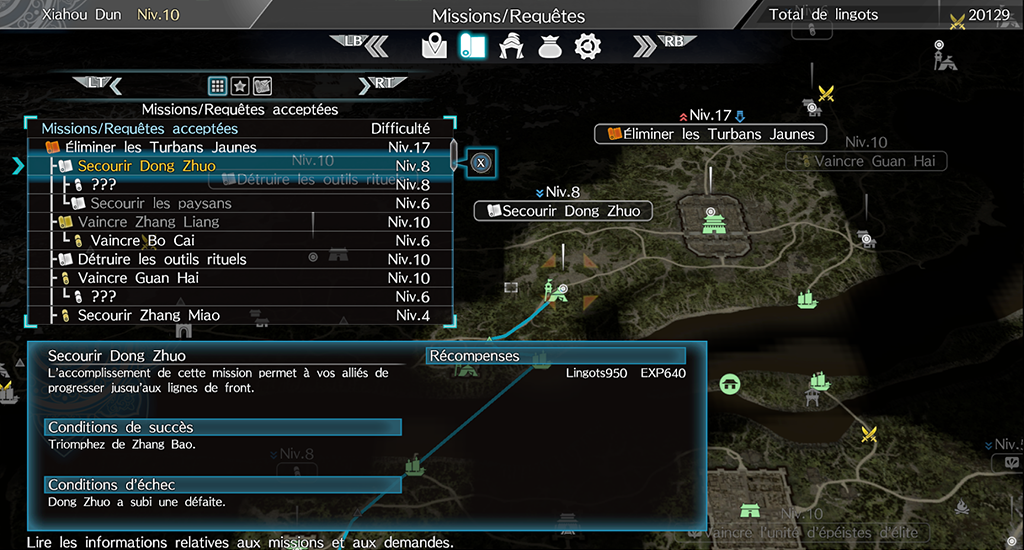1024x550 pixels.
Task: Switch to the helmet officers tab
Action: tap(510, 45)
